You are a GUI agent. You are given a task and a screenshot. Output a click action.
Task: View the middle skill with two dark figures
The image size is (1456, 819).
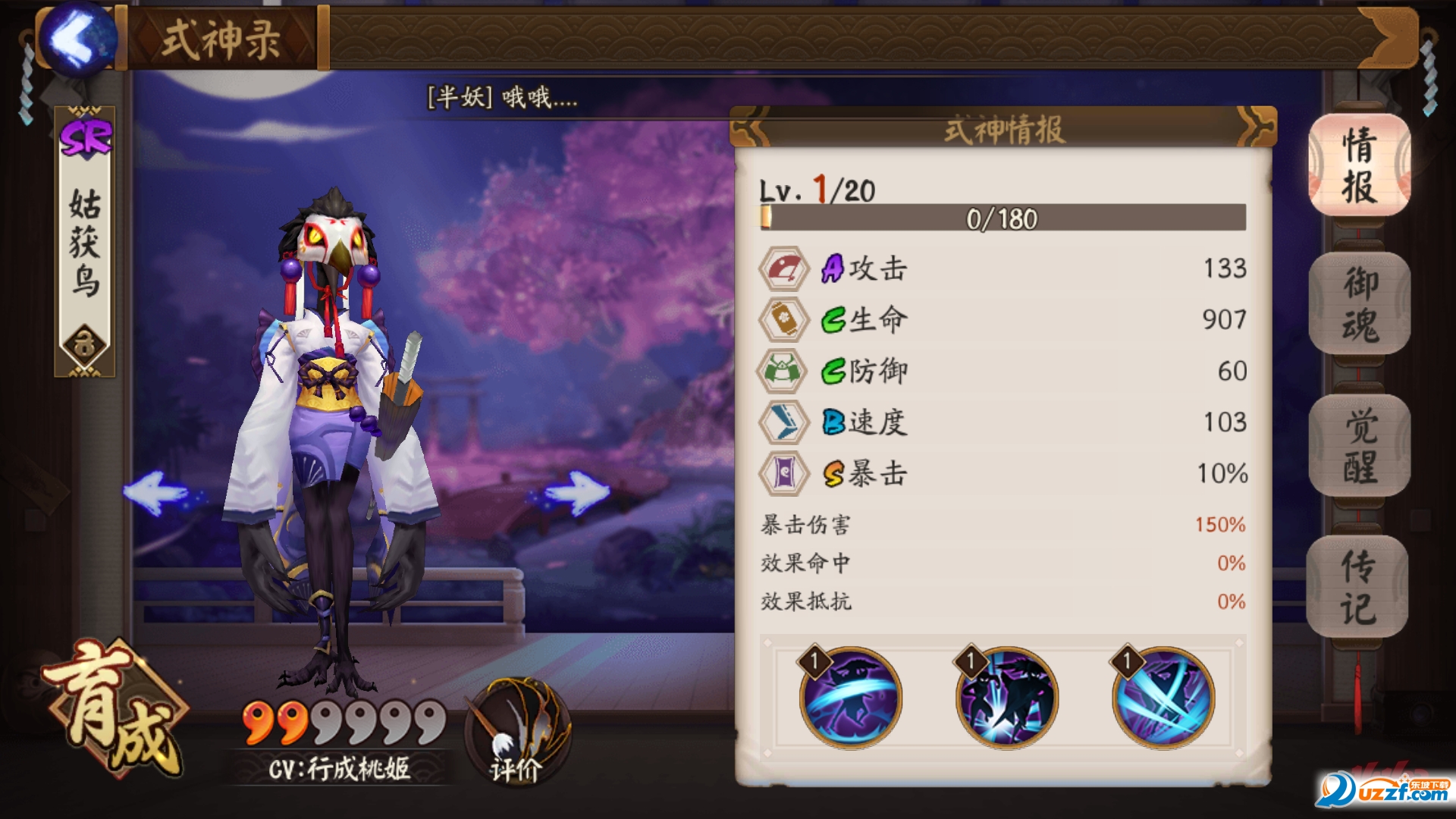[1006, 697]
